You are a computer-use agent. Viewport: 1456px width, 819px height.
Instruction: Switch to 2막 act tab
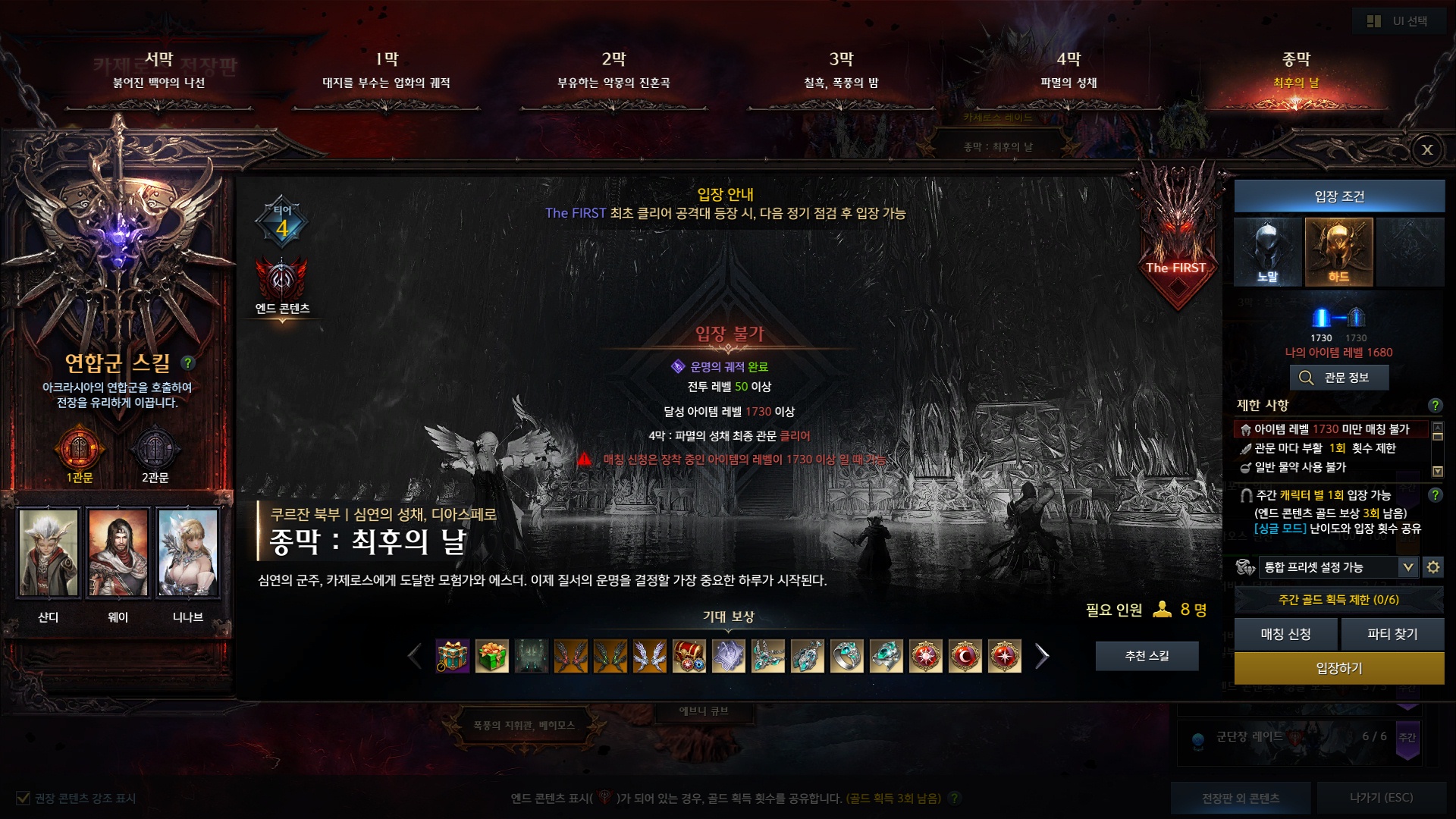coord(614,70)
